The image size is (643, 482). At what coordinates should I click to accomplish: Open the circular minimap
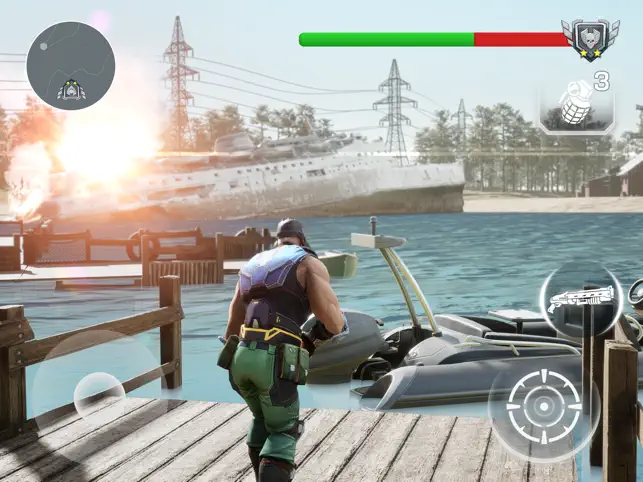[x=70, y=66]
